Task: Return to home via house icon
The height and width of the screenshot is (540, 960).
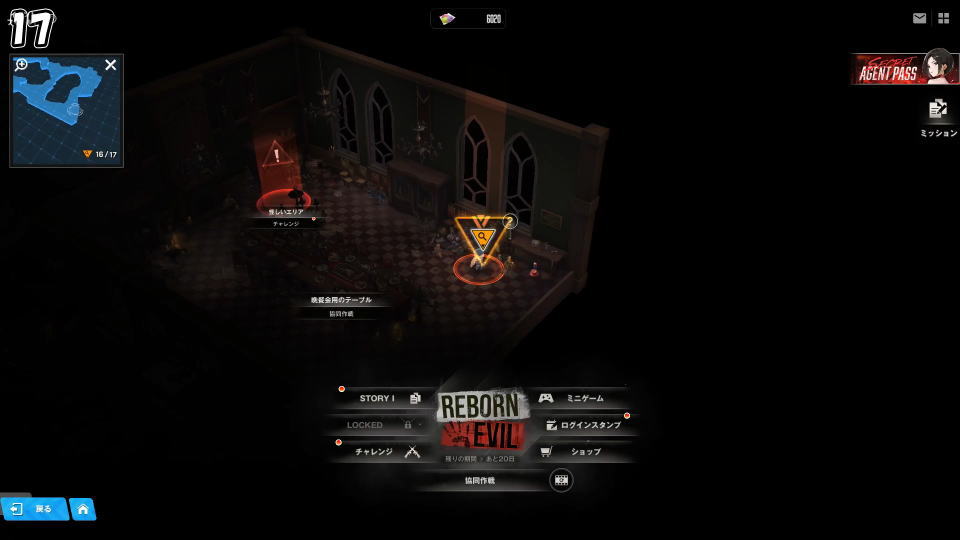Action: click(82, 509)
